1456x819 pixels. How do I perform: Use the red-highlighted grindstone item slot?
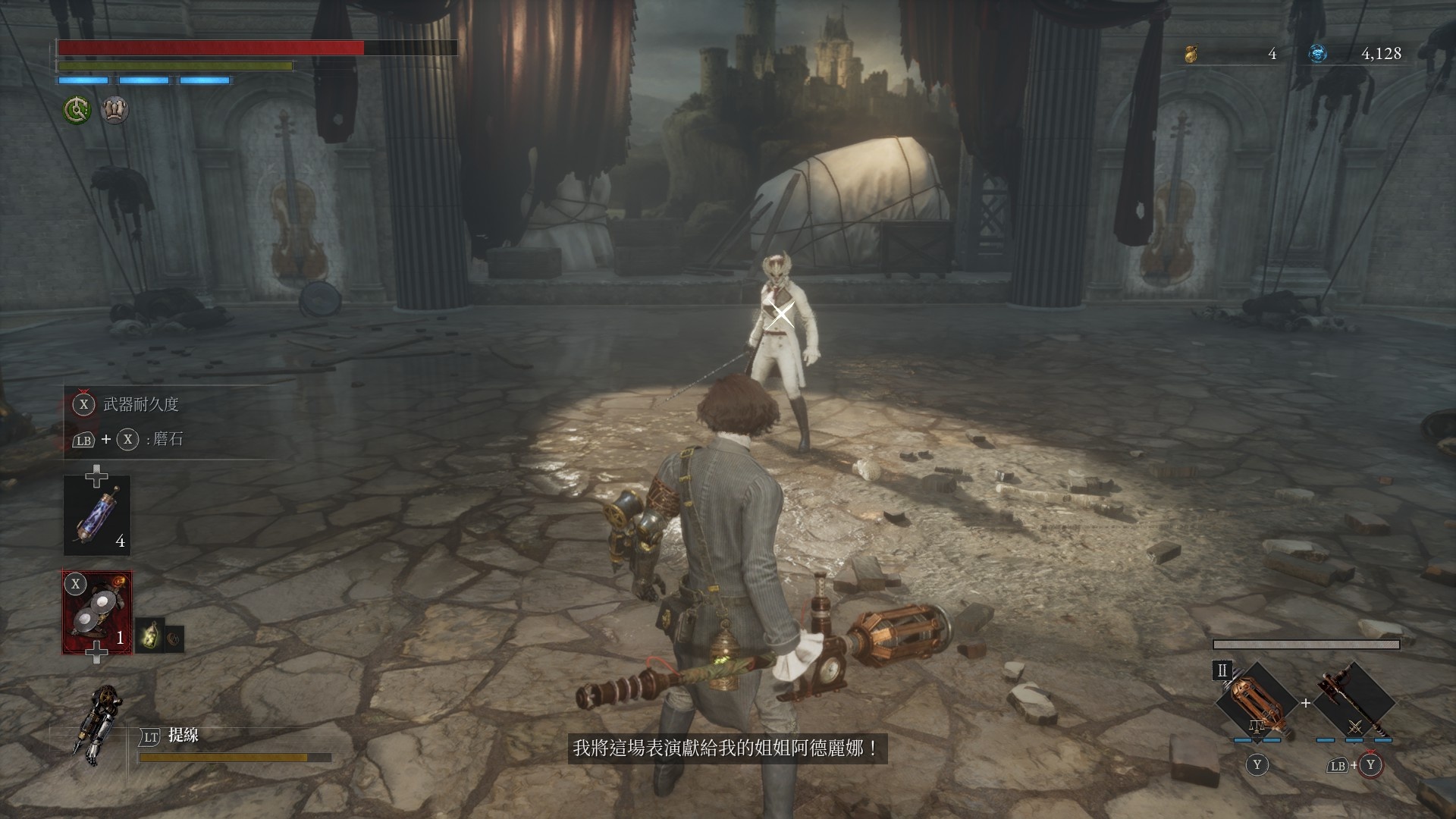click(x=97, y=613)
